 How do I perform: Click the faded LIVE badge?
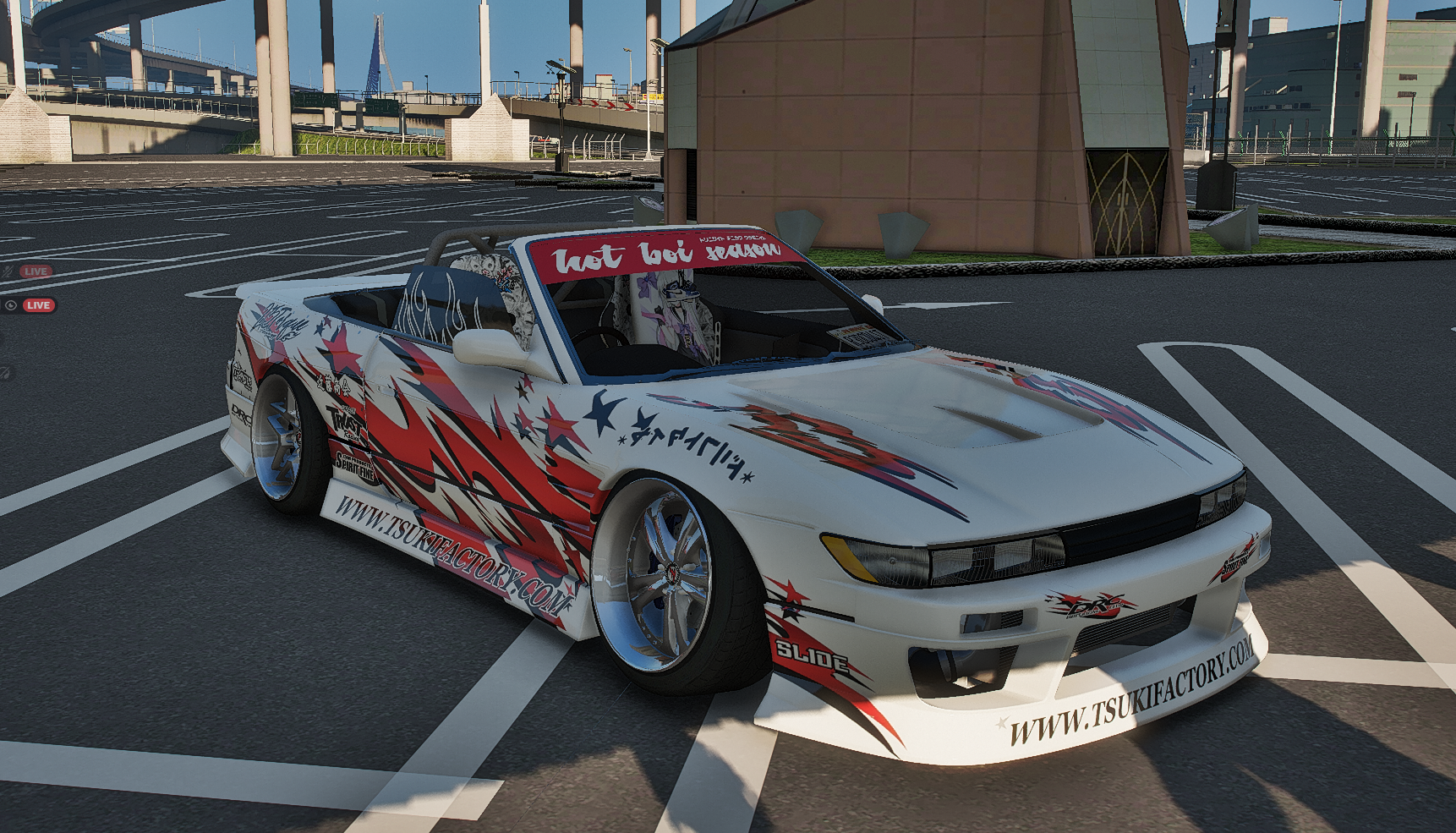tap(36, 271)
